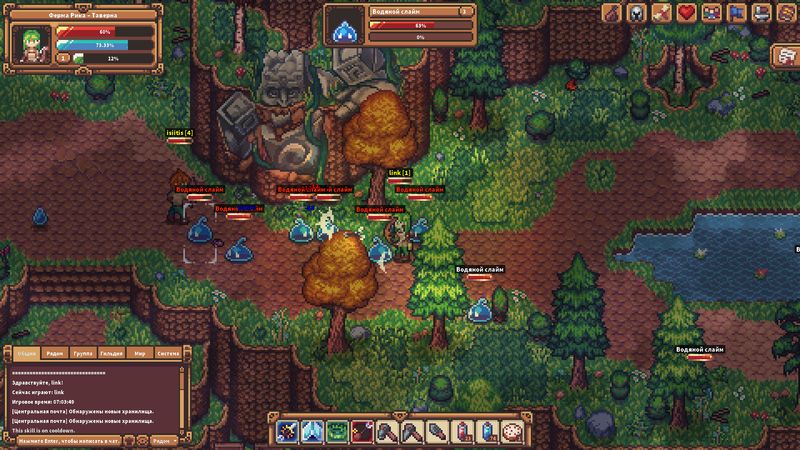Activate the sword burst skill
The height and width of the screenshot is (450, 800).
point(288,432)
